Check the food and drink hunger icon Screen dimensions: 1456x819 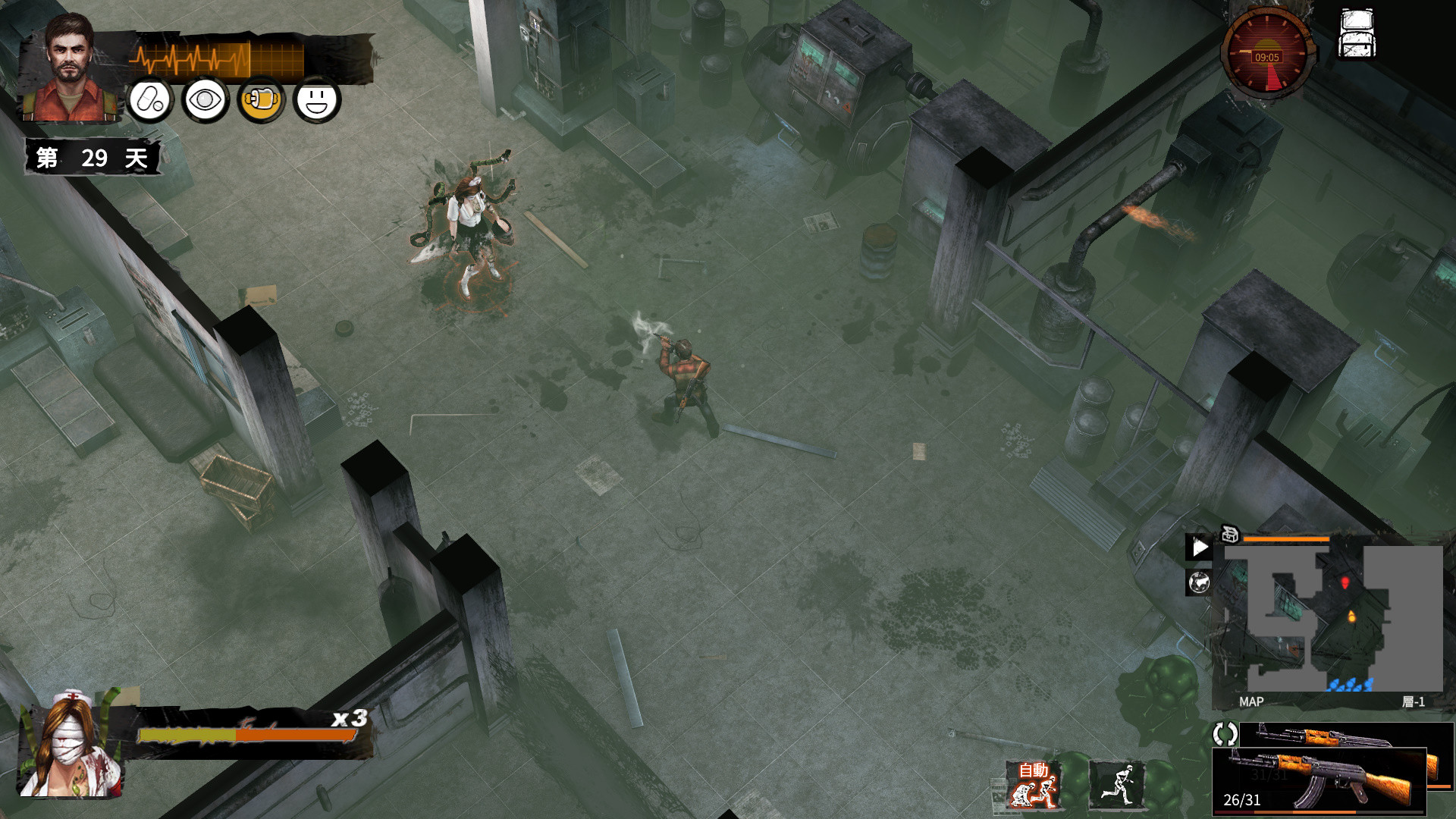tap(261, 99)
